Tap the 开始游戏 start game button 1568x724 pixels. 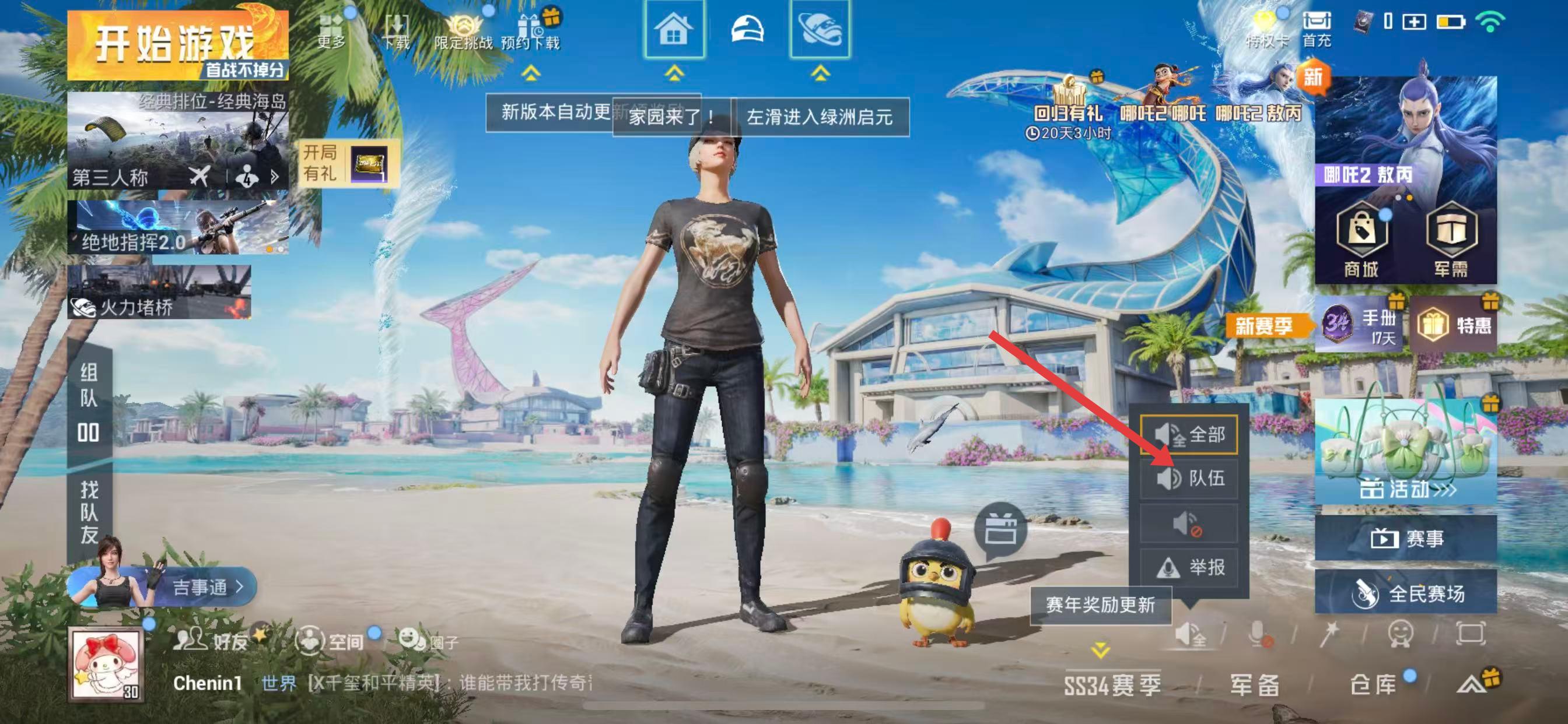coord(177,44)
